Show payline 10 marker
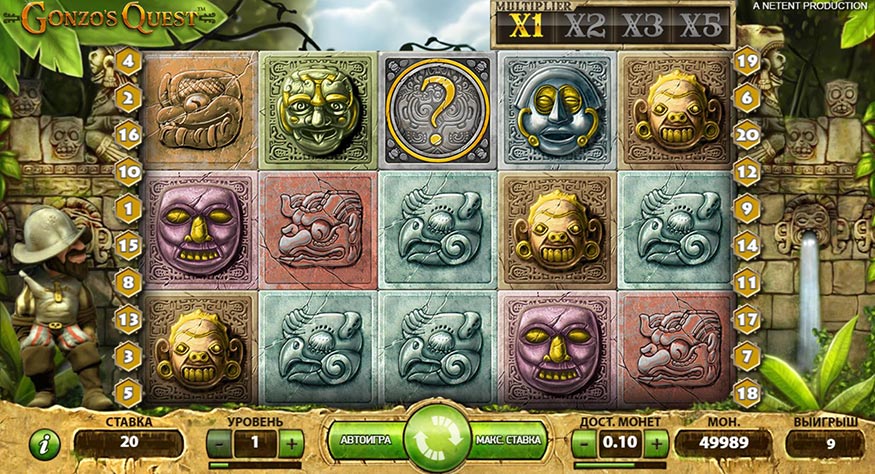 [128, 171]
